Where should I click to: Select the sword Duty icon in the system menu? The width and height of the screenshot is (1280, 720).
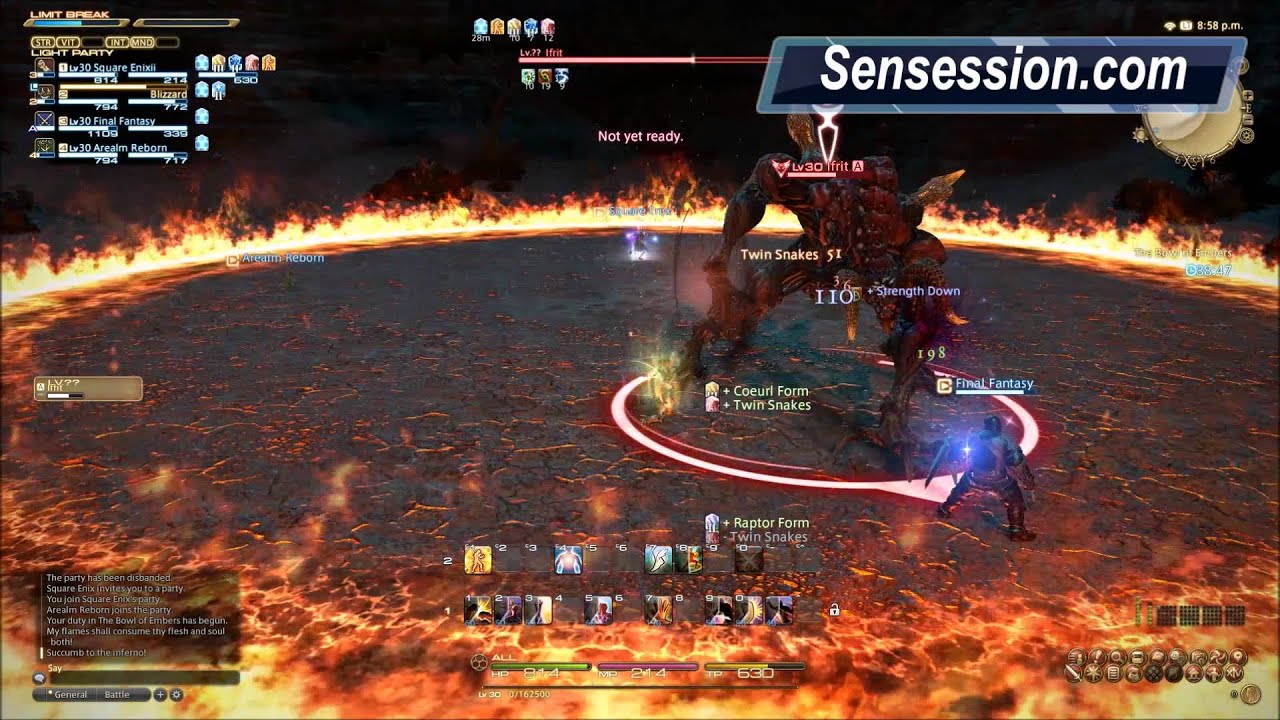1073,674
